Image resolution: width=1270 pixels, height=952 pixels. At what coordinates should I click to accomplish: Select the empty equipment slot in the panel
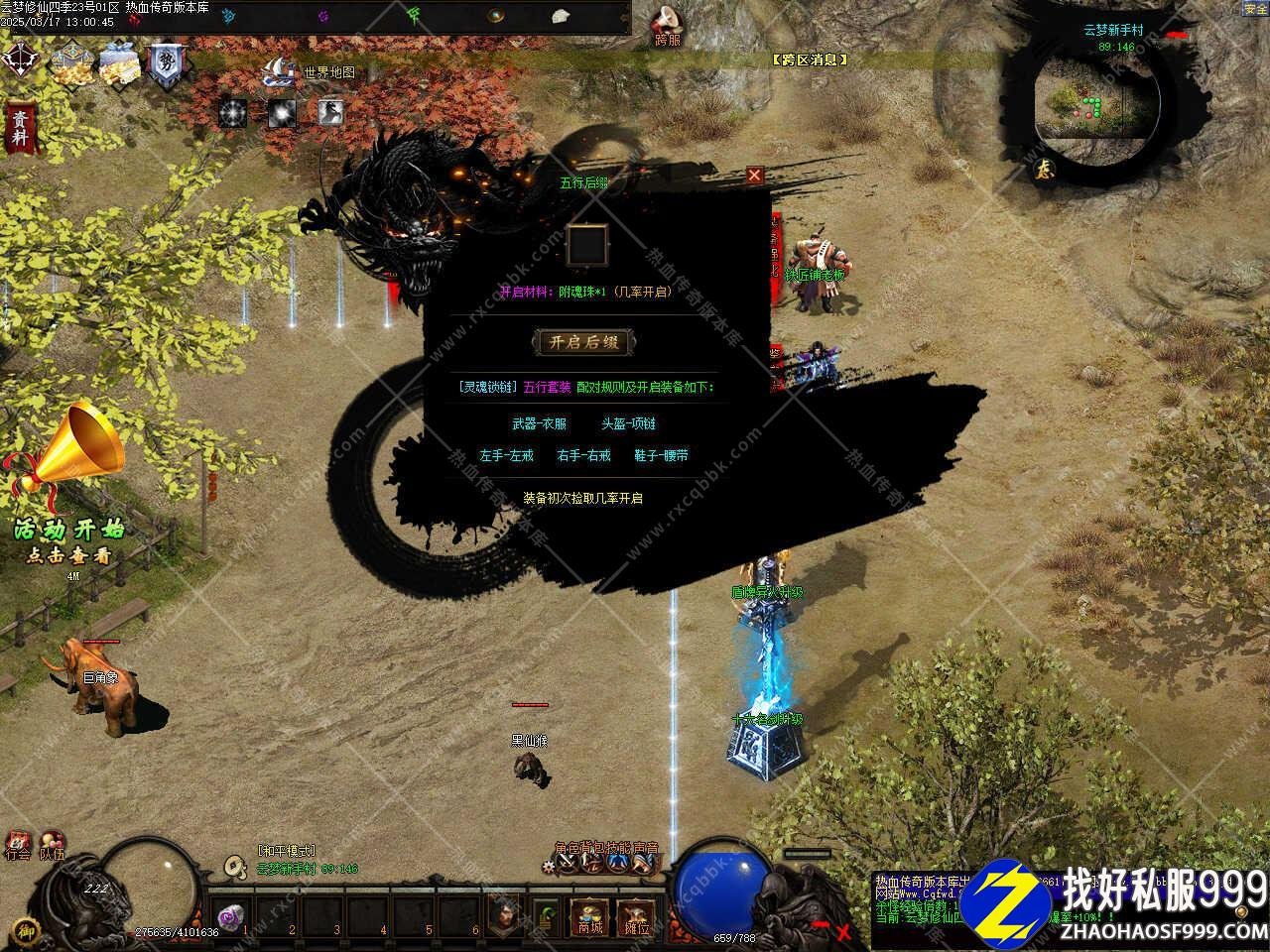click(586, 245)
